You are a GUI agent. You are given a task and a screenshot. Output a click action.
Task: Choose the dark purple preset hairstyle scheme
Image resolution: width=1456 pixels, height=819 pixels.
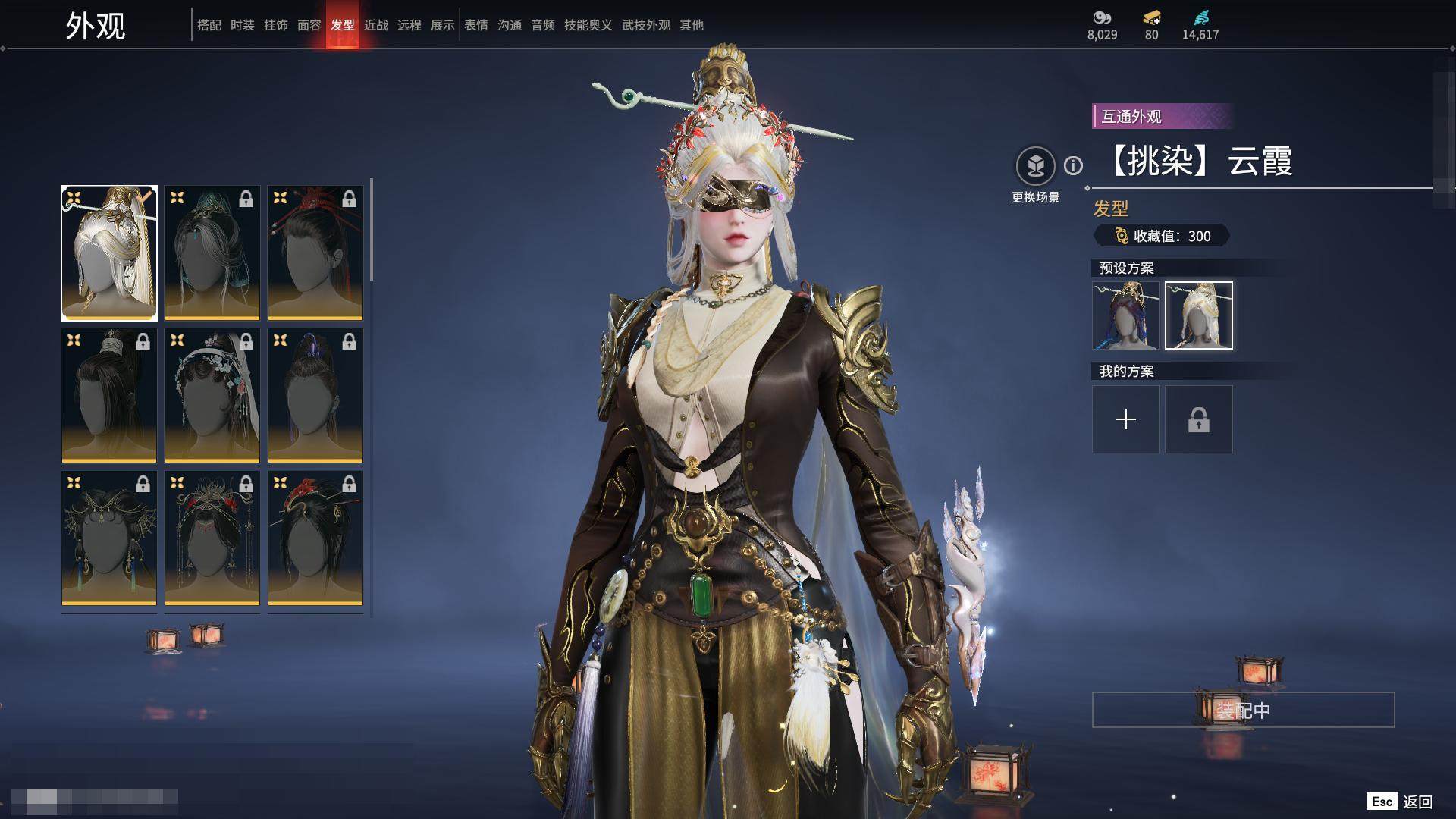1125,315
